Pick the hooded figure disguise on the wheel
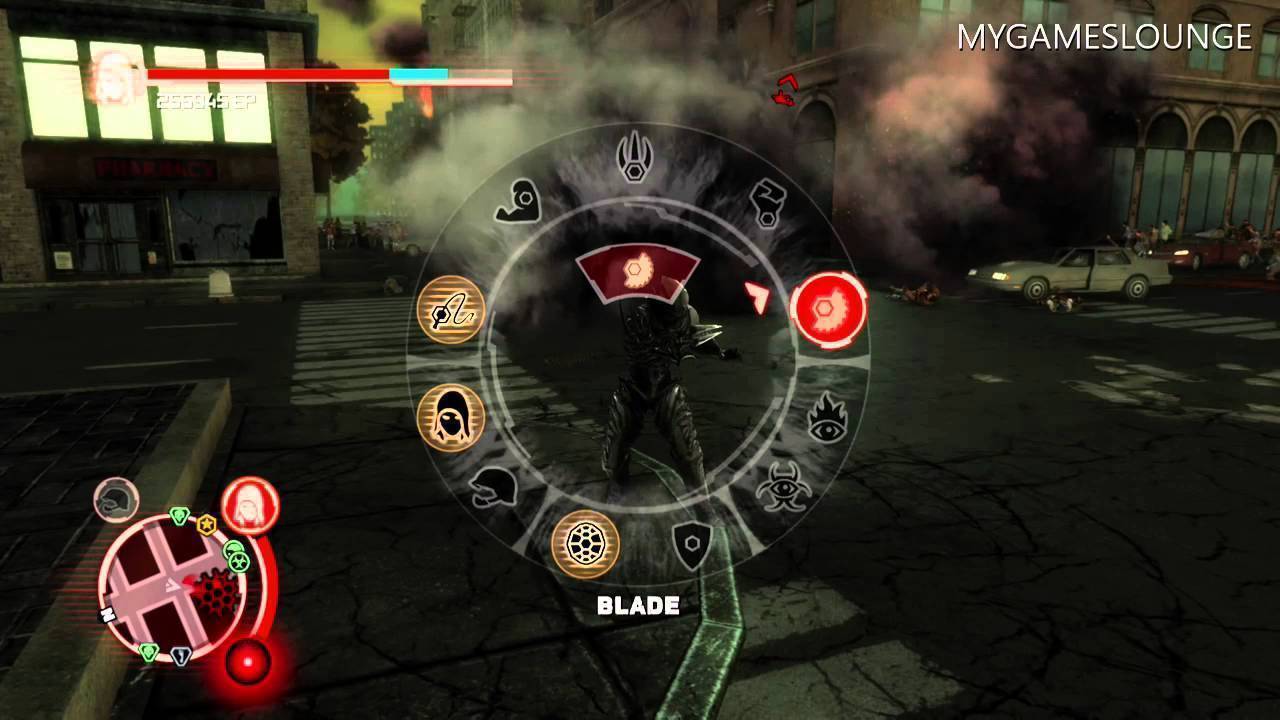Image resolution: width=1280 pixels, height=720 pixels. 451,416
